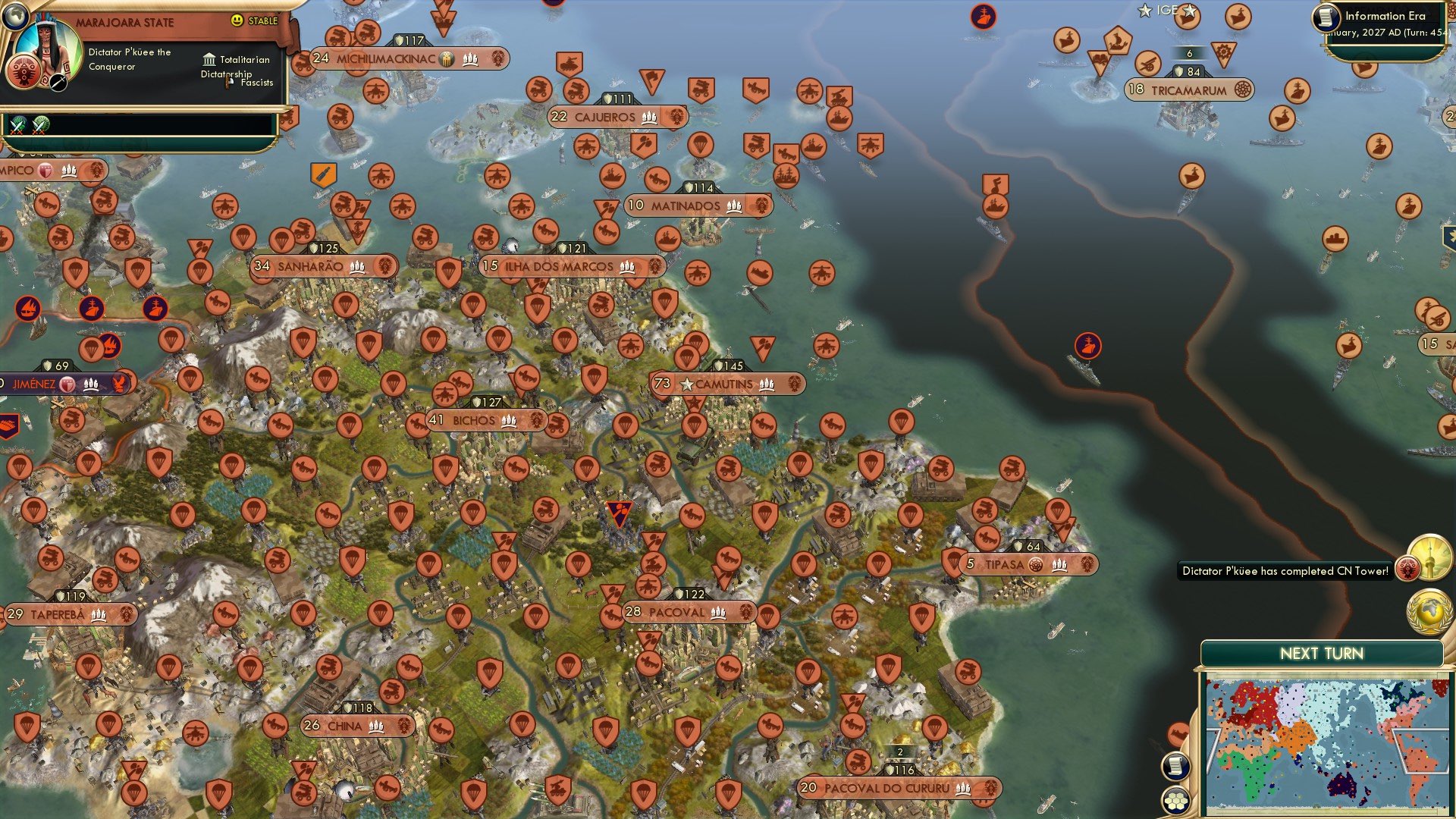Select the capital city Camutins banner
The image size is (1456, 819).
coord(724,384)
